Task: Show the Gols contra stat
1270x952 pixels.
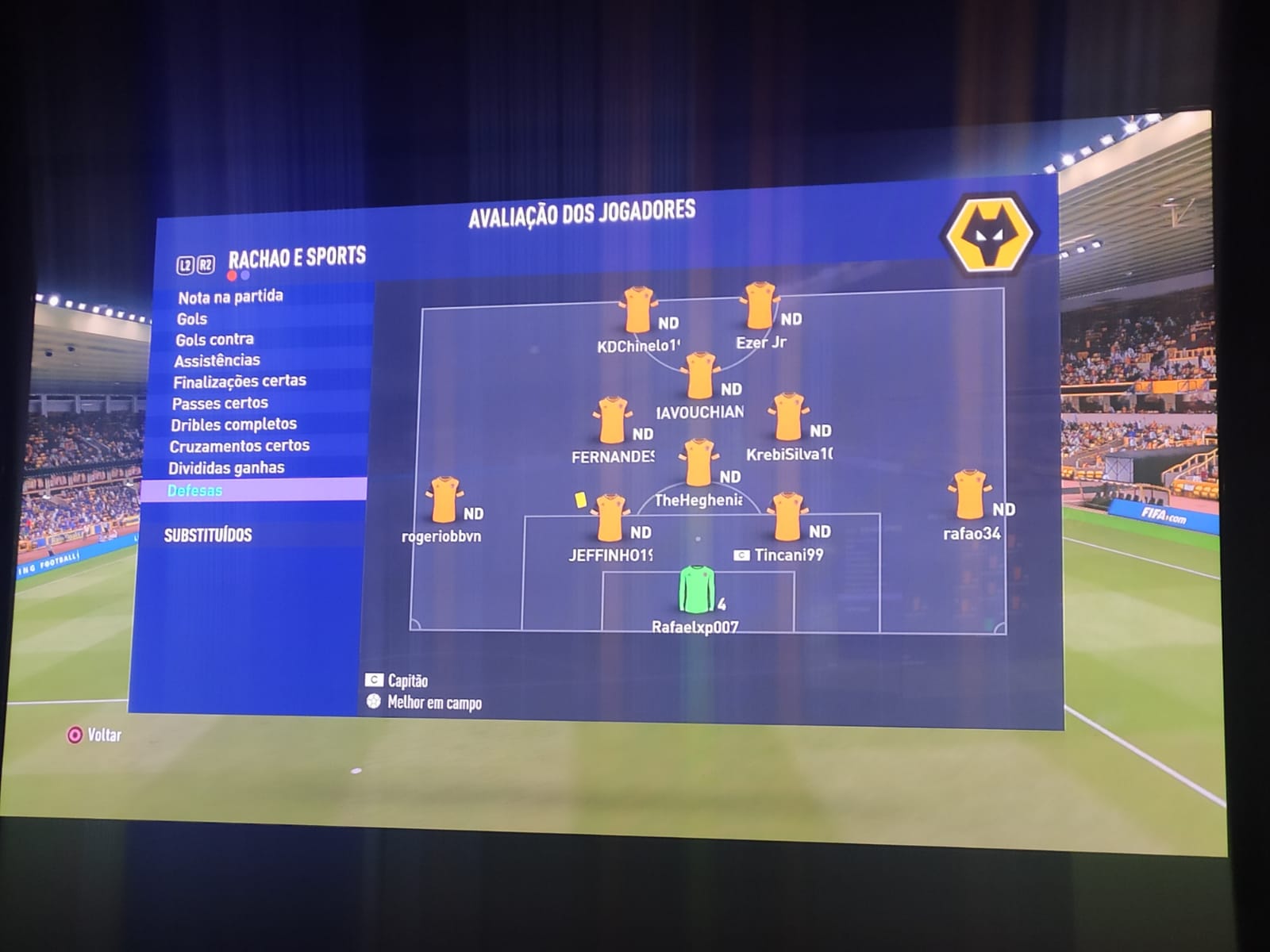Action: pos(214,340)
